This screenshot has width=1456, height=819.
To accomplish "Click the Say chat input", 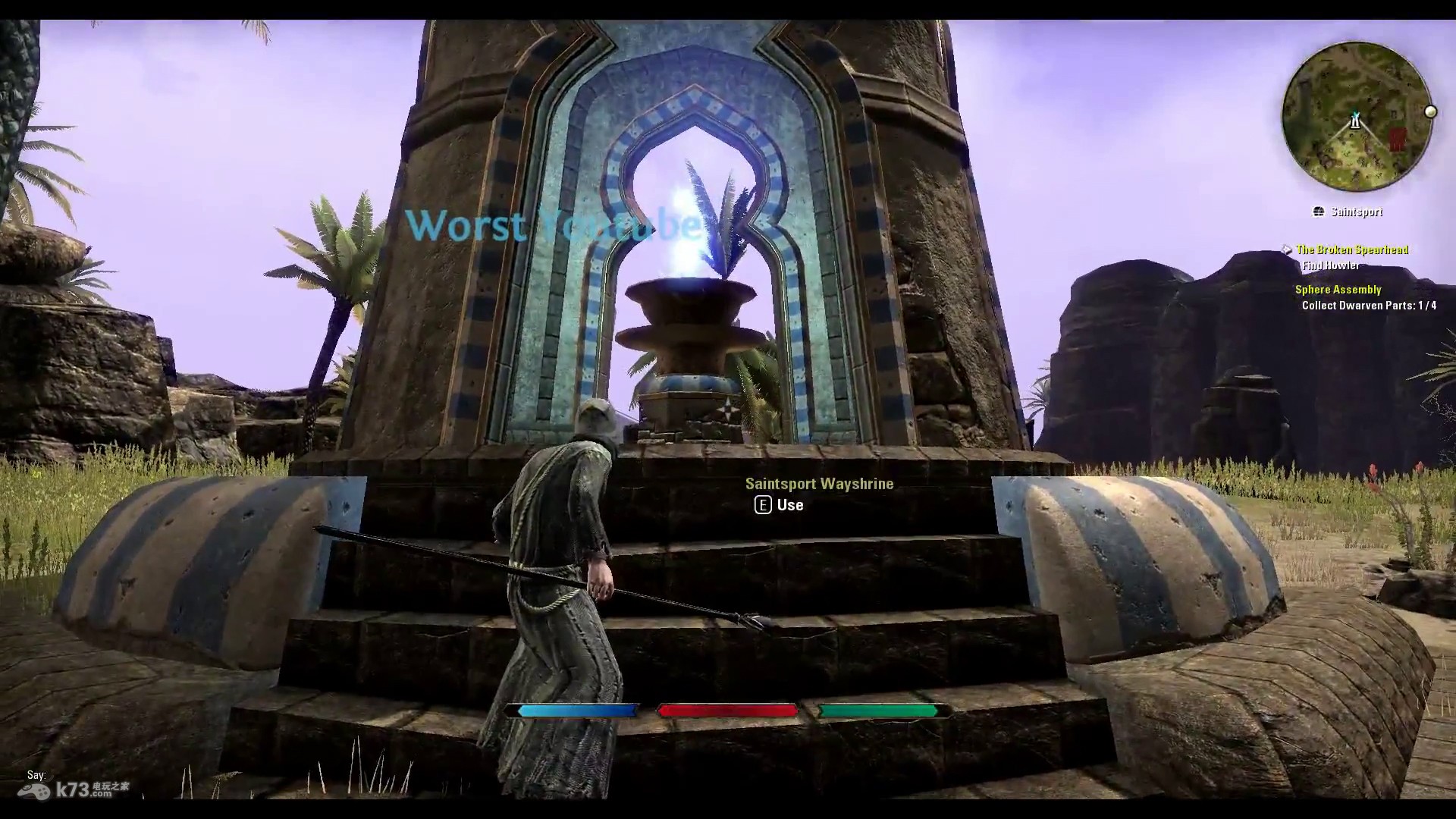I will click(x=36, y=775).
